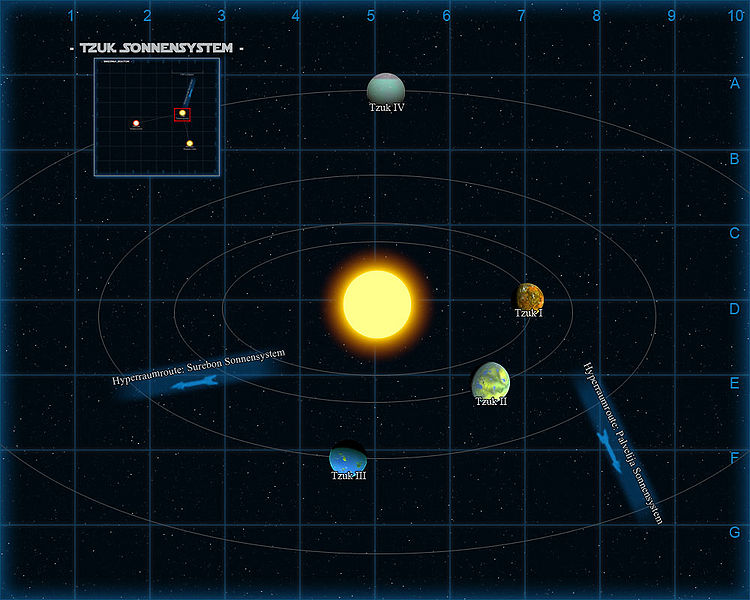
Task: Select planet Tzuk I on the map
Action: (x=530, y=296)
